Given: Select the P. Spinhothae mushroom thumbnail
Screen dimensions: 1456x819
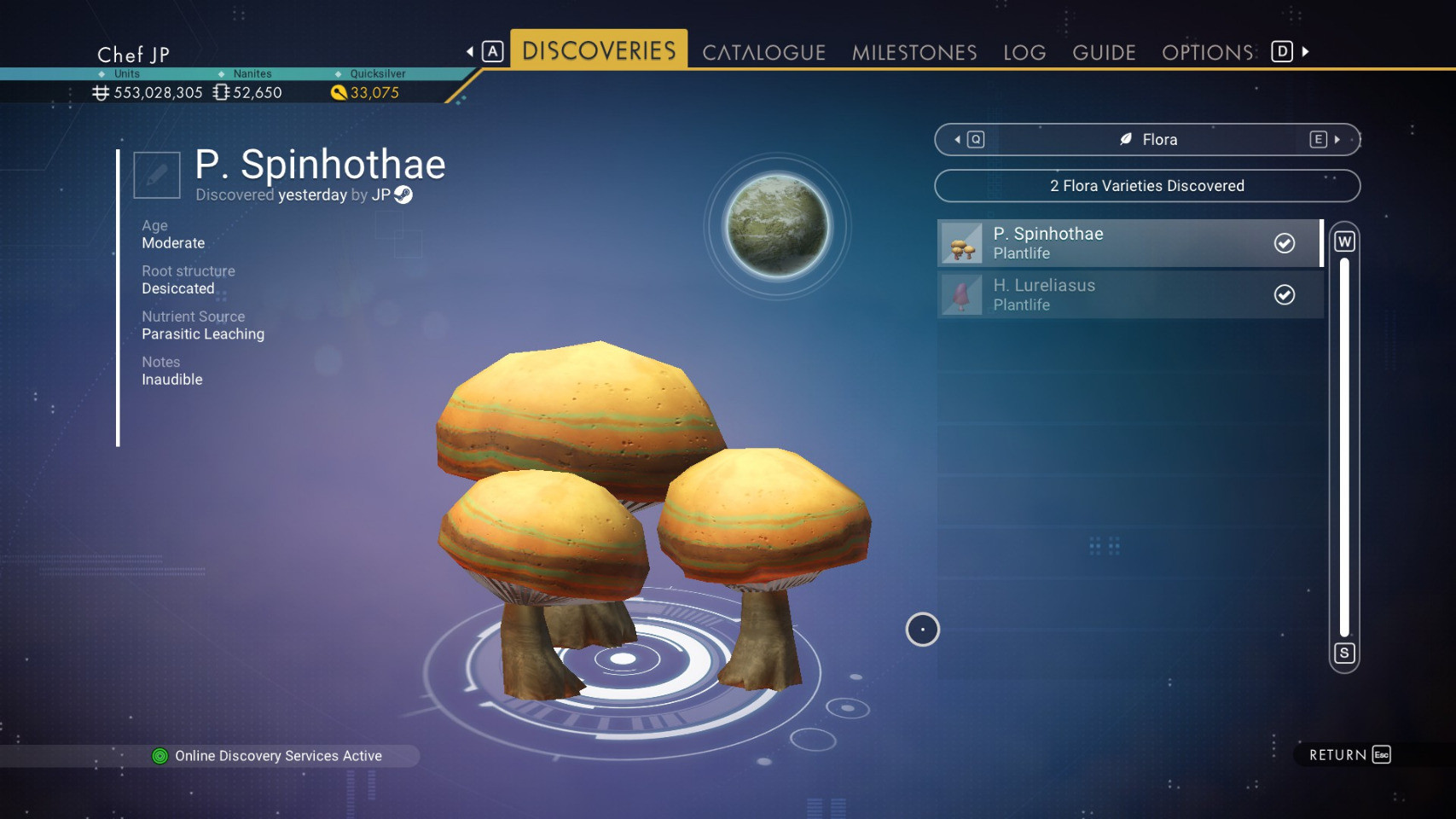Looking at the screenshot, I should 962,242.
